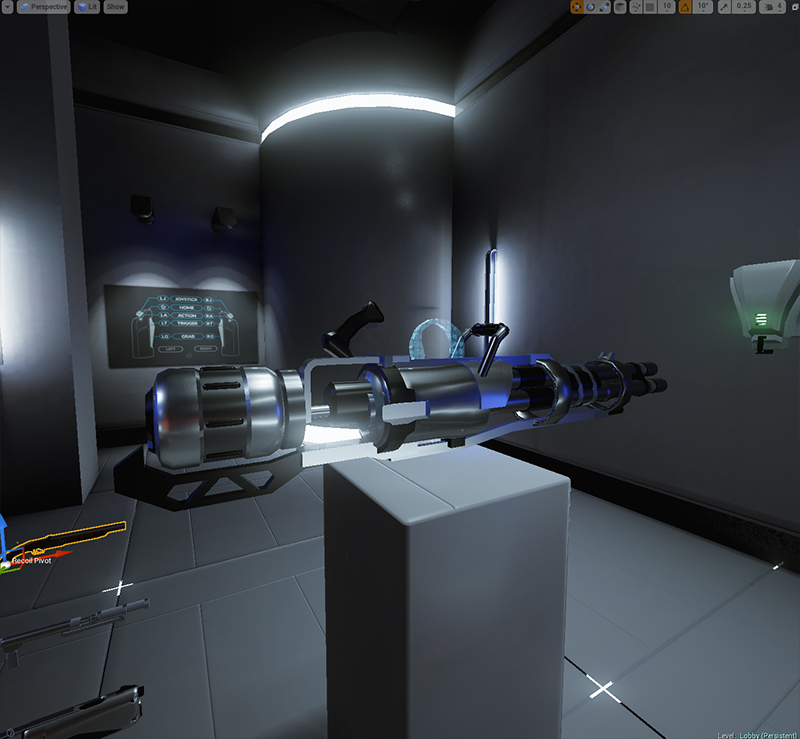
Task: Toggle rotation snapping triangle icon
Action: pos(685,6)
